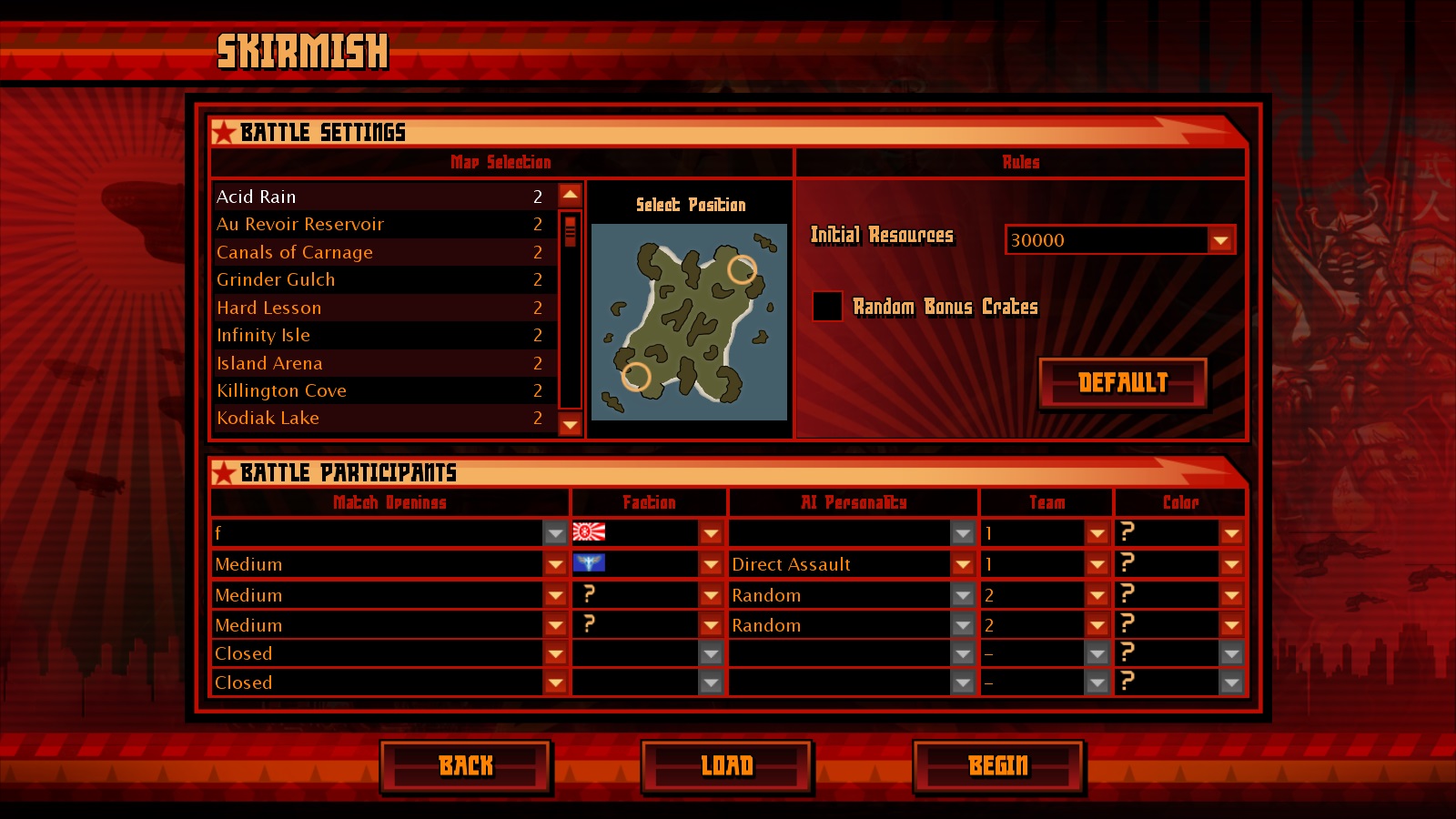The height and width of the screenshot is (819, 1456).
Task: Choose the upper-right start position on map
Action: click(742, 269)
